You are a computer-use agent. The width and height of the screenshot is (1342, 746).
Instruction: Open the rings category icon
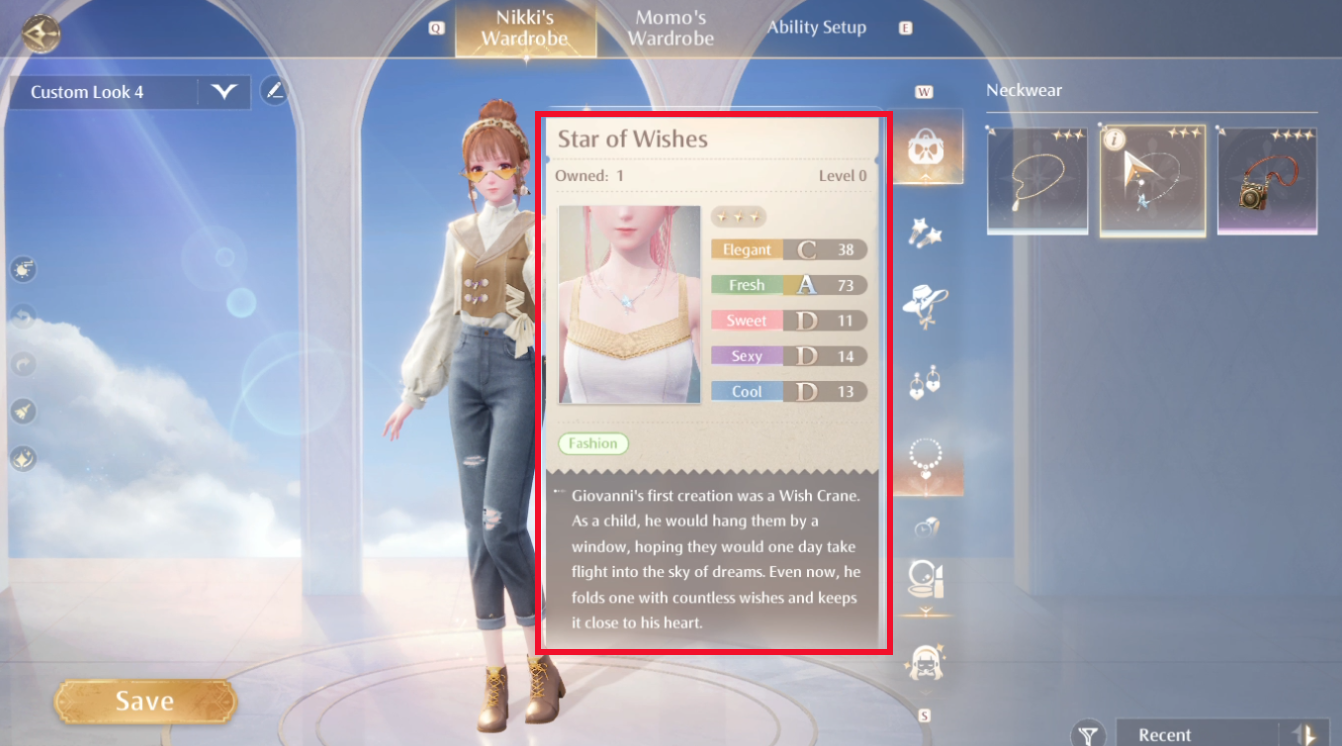tap(928, 525)
